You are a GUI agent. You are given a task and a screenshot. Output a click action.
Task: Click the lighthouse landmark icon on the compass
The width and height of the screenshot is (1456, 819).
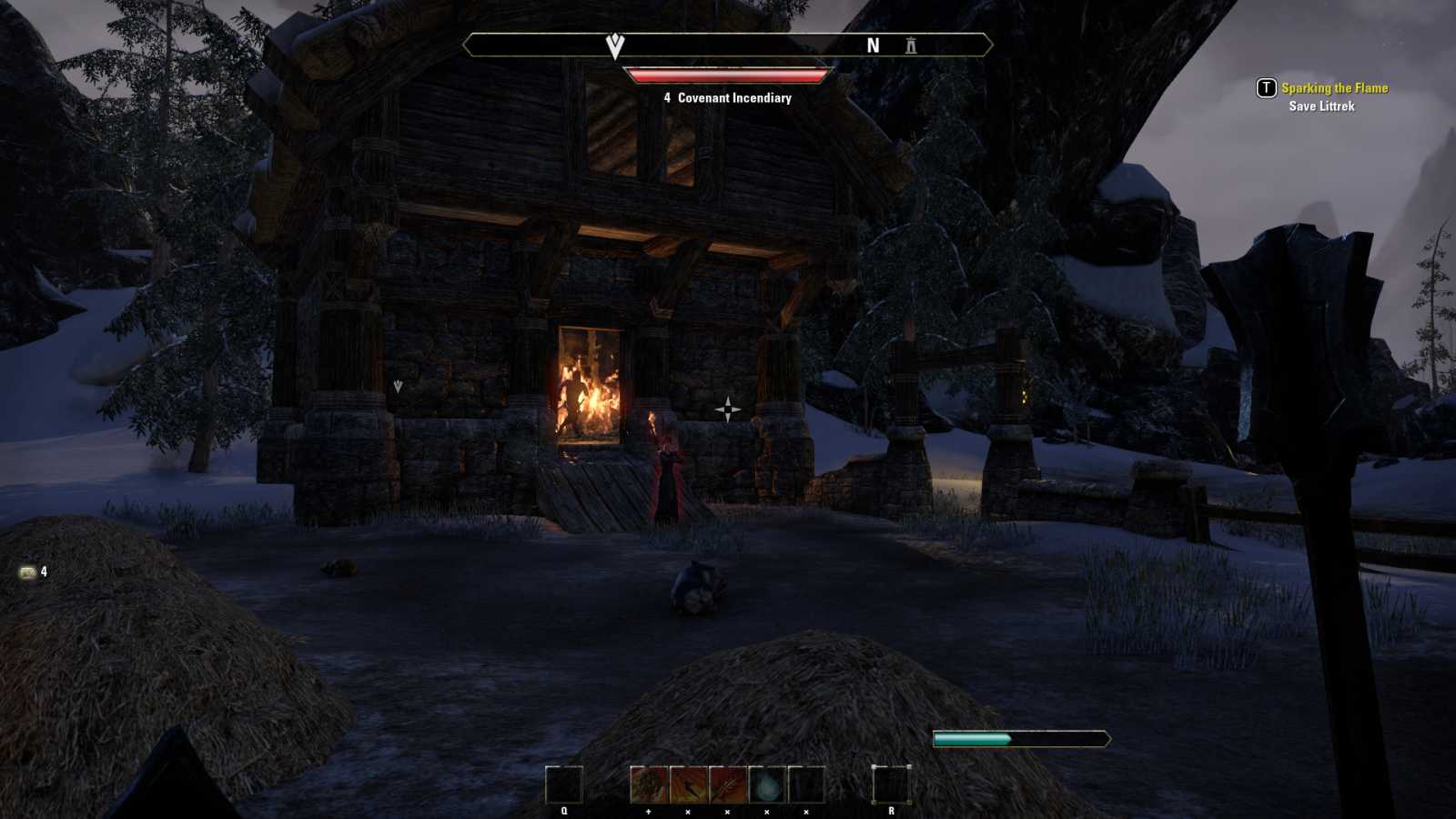(911, 46)
